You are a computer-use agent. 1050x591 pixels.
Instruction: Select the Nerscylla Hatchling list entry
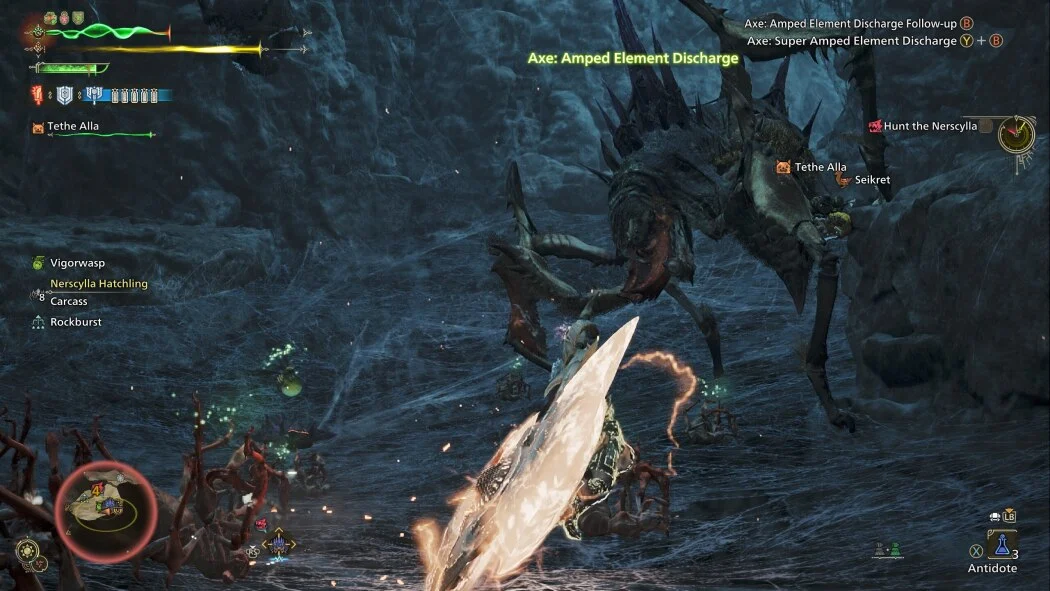pyautogui.click(x=98, y=284)
